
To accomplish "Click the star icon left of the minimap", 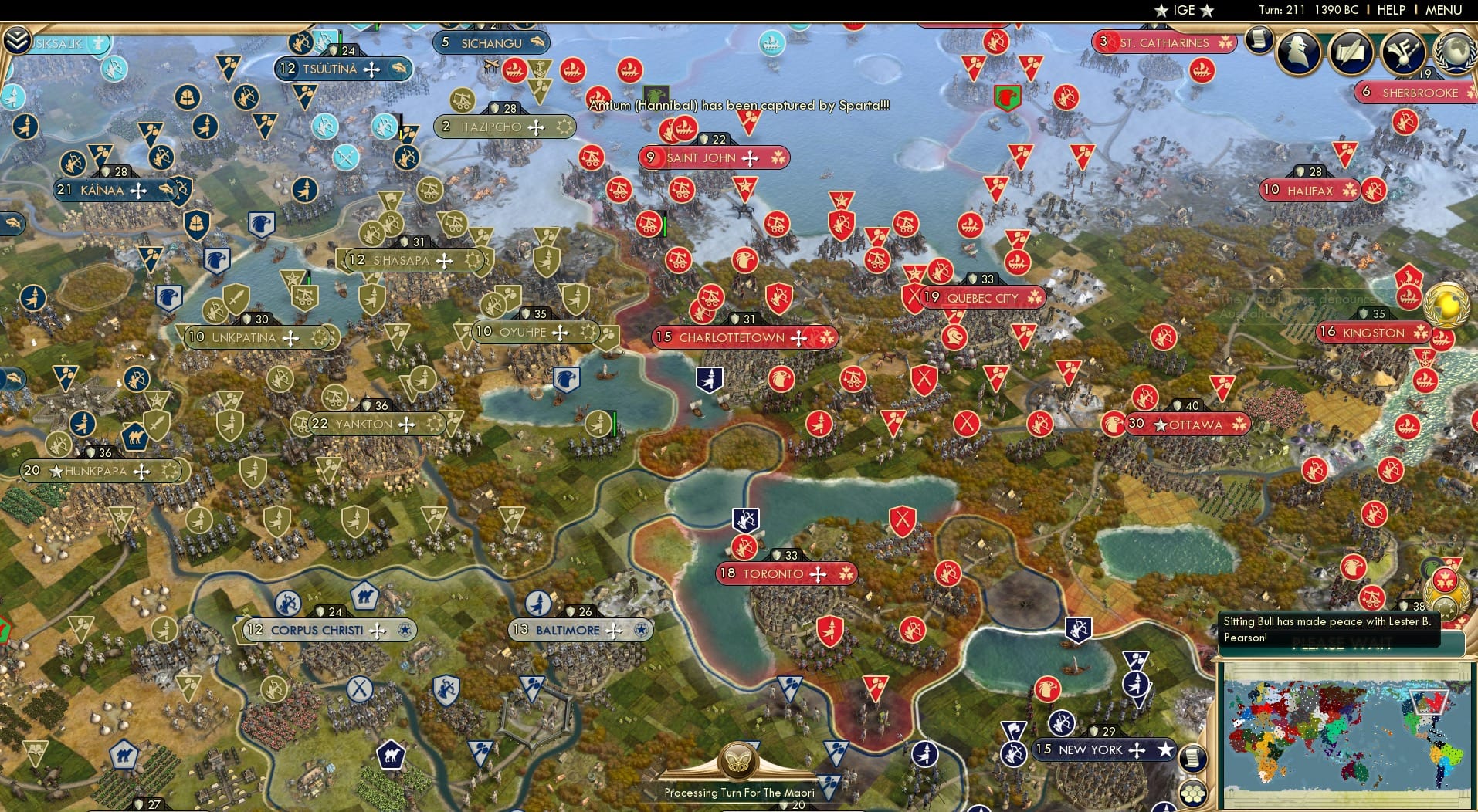I will click(x=1164, y=748).
